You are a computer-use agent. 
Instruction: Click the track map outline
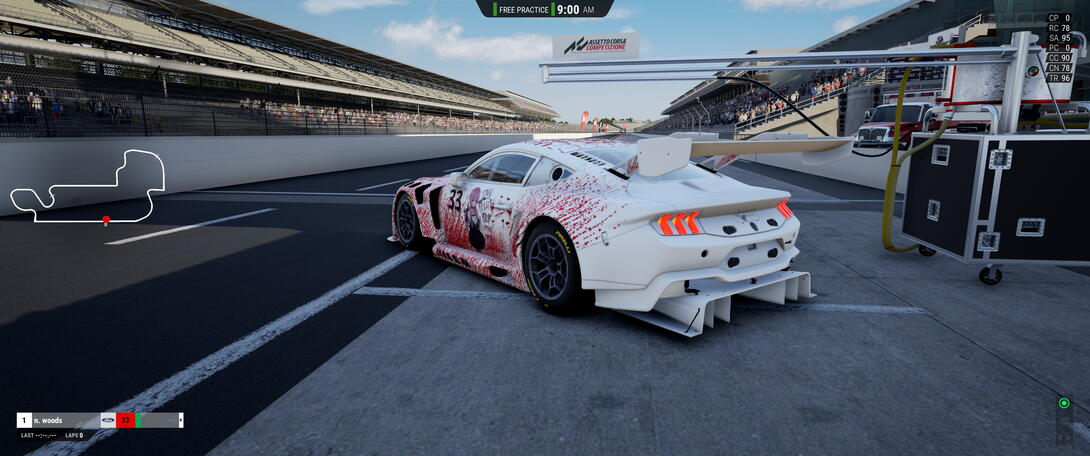tap(87, 186)
